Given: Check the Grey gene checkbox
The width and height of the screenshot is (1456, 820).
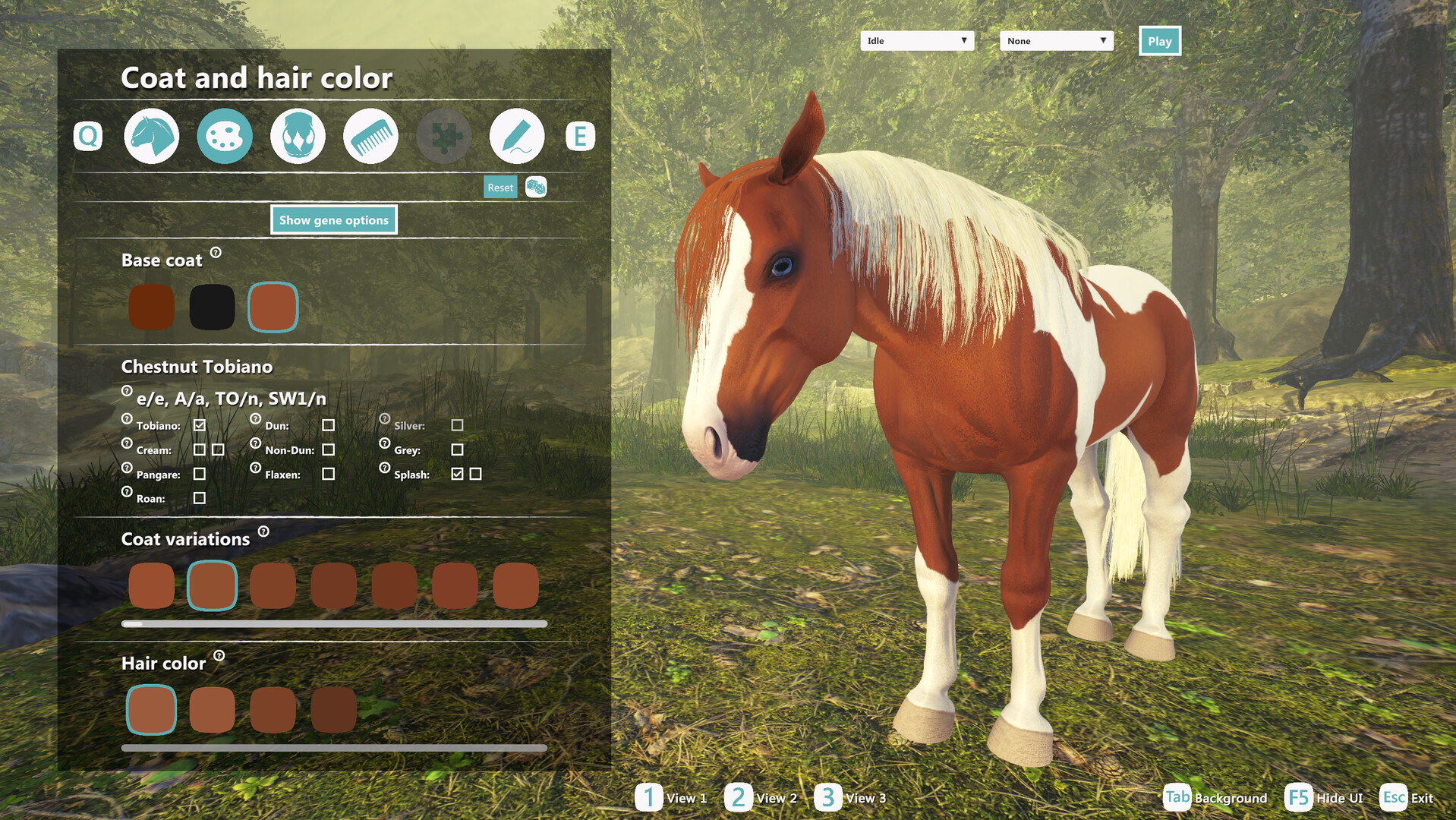Looking at the screenshot, I should coord(457,449).
